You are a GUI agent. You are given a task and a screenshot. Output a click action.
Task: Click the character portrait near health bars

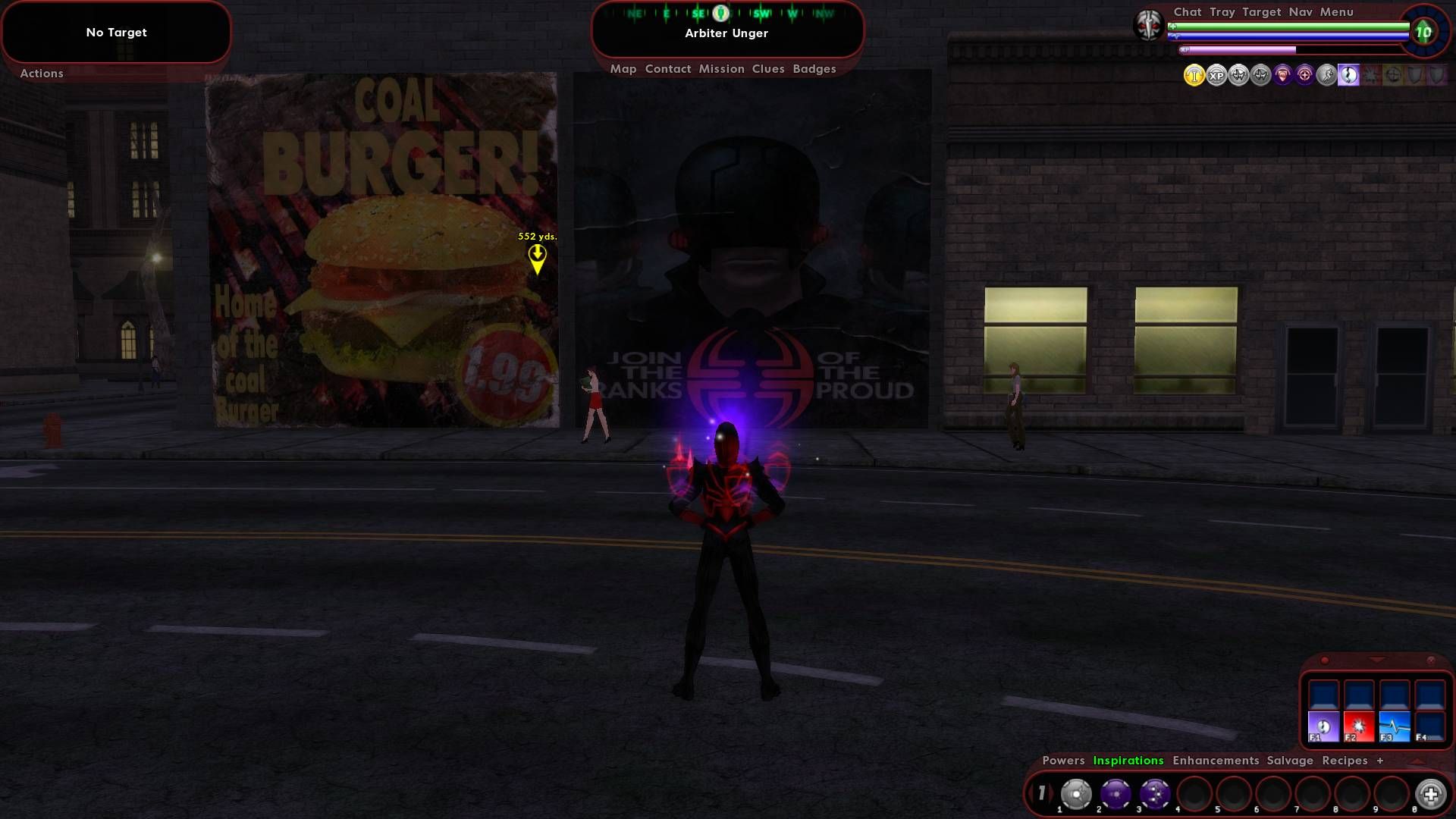point(1150,26)
